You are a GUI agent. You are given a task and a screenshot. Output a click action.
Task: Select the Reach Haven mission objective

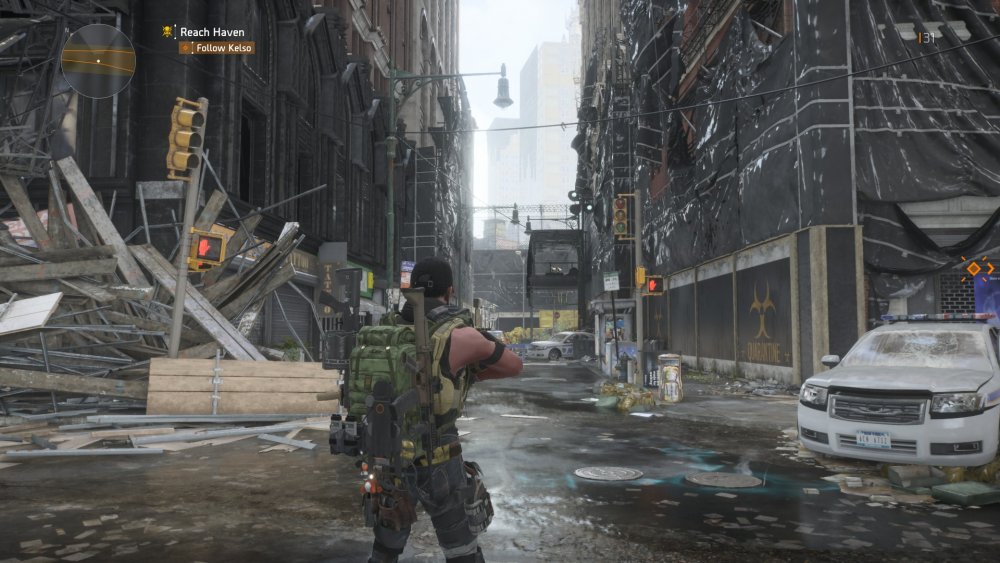[x=211, y=32]
